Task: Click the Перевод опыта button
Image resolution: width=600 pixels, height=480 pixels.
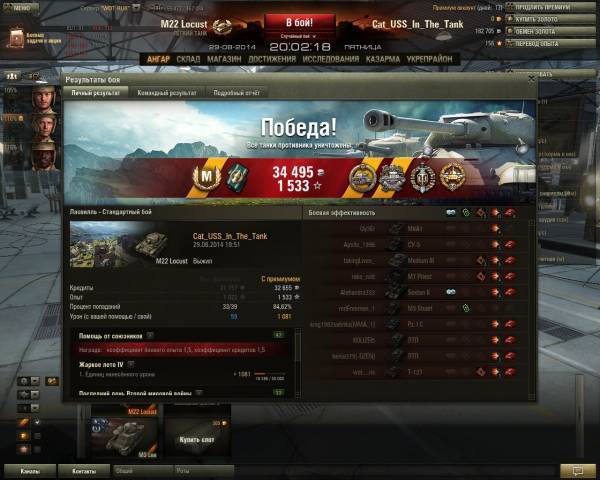Action: coord(553,43)
